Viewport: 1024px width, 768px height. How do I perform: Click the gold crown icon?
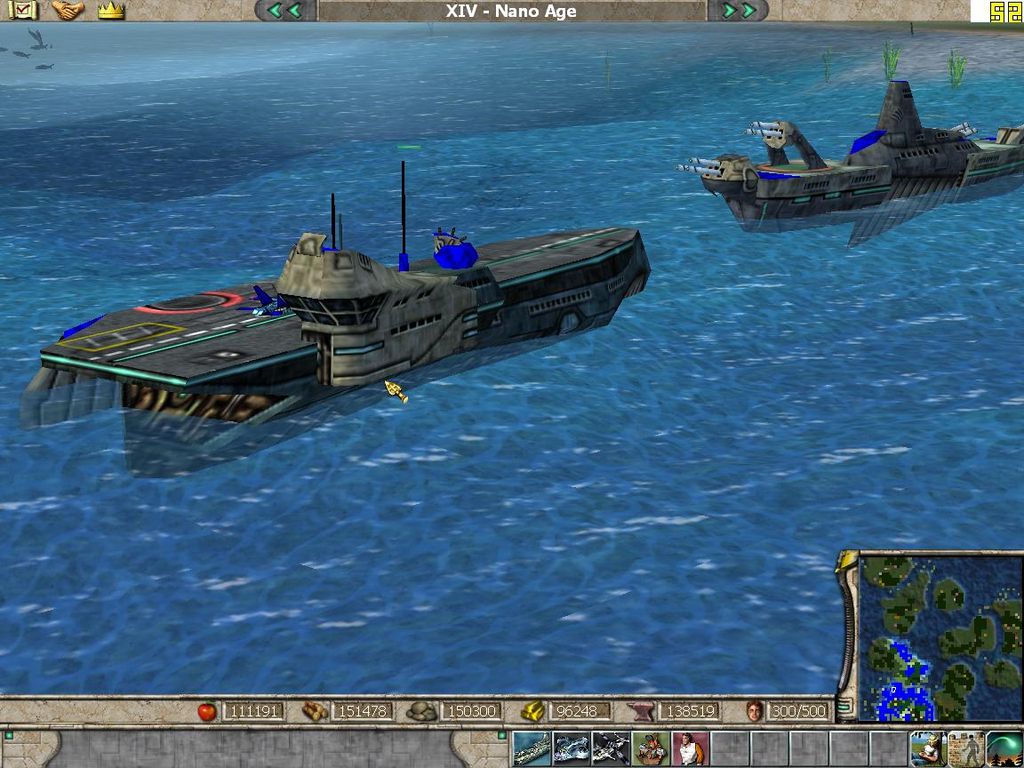click(111, 11)
